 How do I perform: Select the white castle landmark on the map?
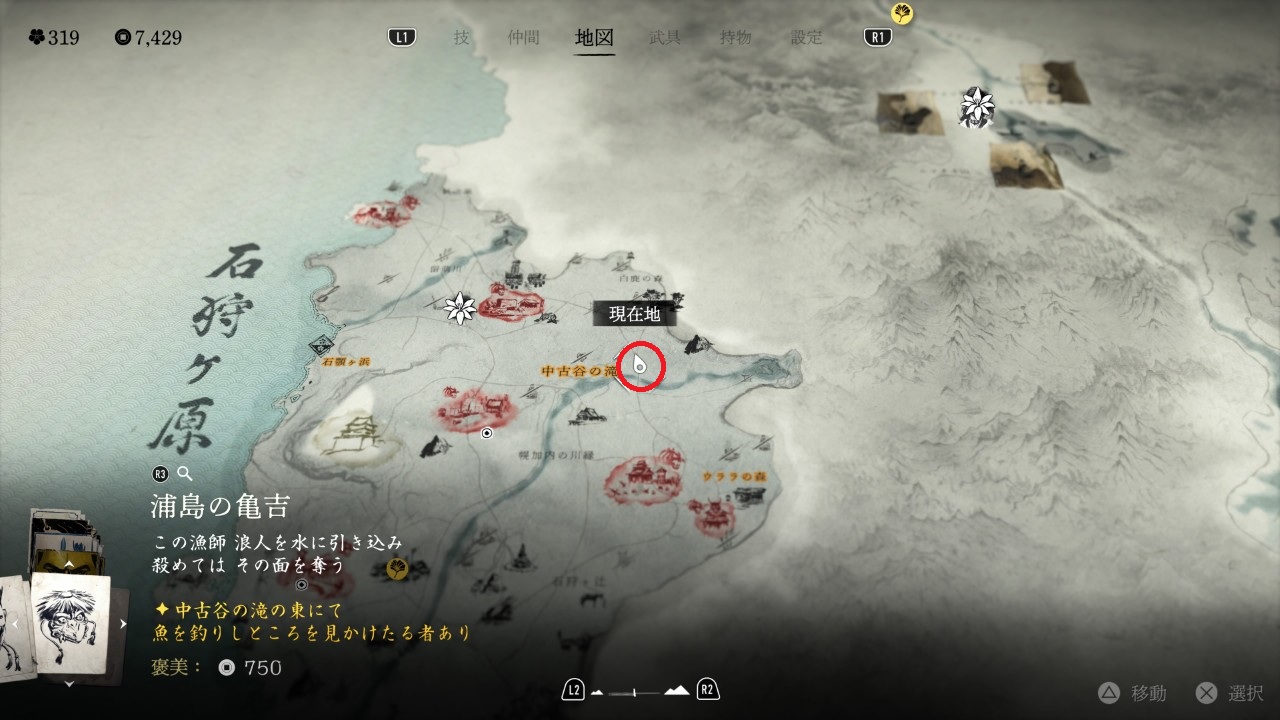click(x=351, y=437)
